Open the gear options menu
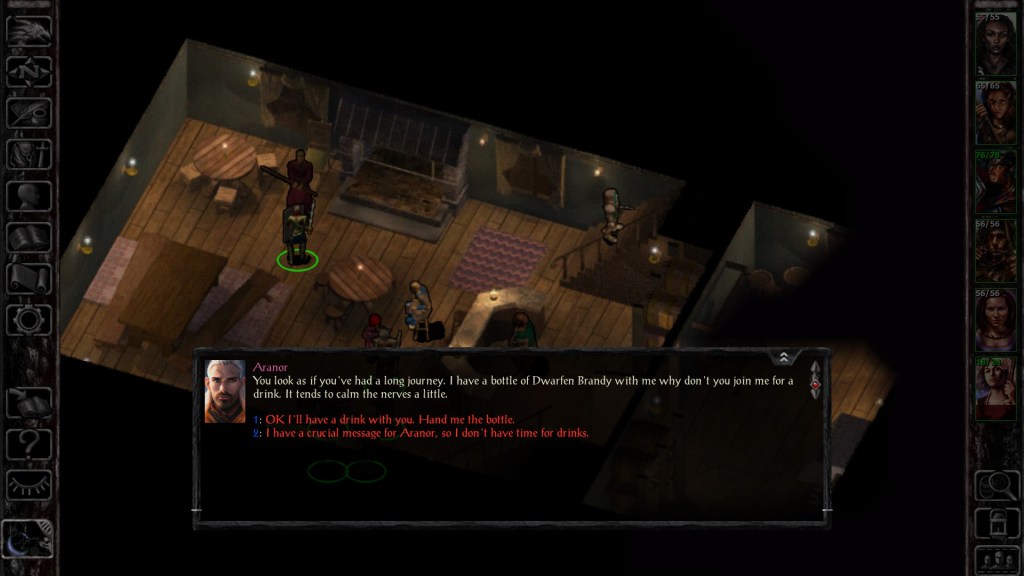Image resolution: width=1024 pixels, height=576 pixels. tap(29, 320)
